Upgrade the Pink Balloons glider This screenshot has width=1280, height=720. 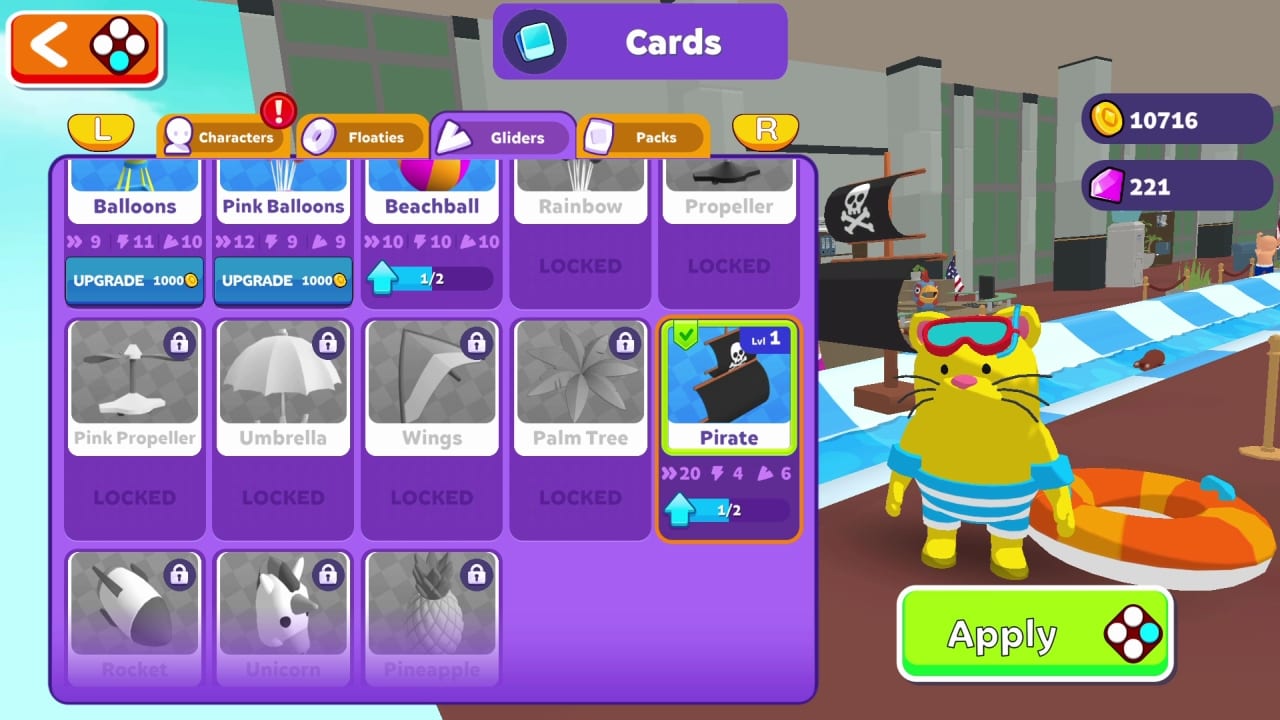(283, 281)
